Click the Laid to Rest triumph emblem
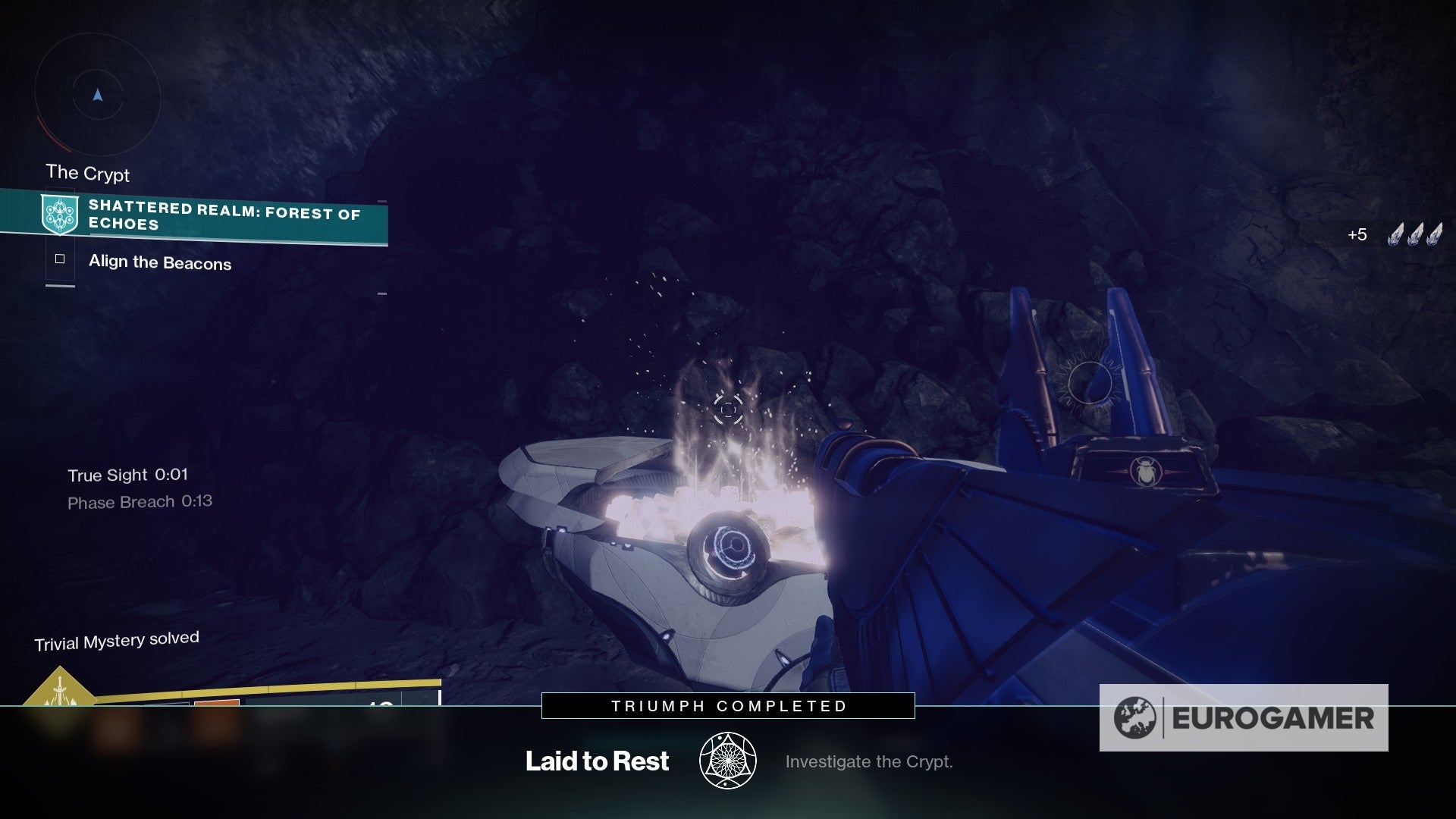Screen dimensions: 1456x819 tap(728, 761)
